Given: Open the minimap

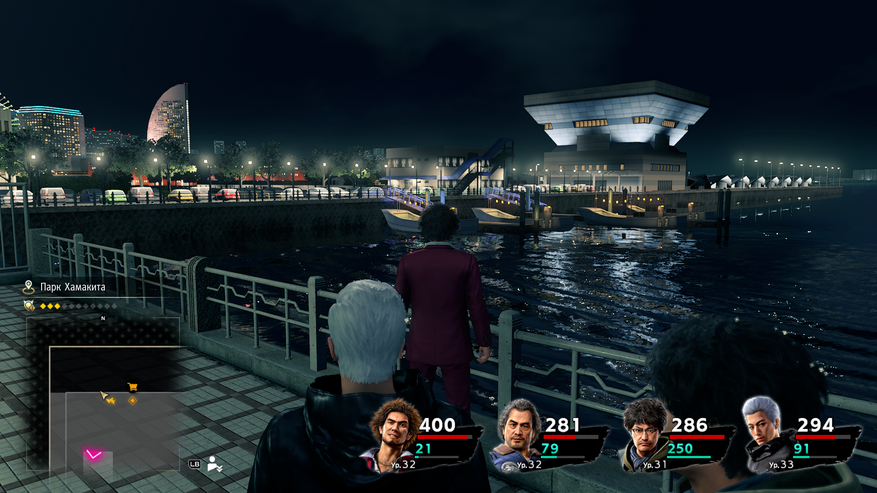Looking at the screenshot, I should point(103,393).
